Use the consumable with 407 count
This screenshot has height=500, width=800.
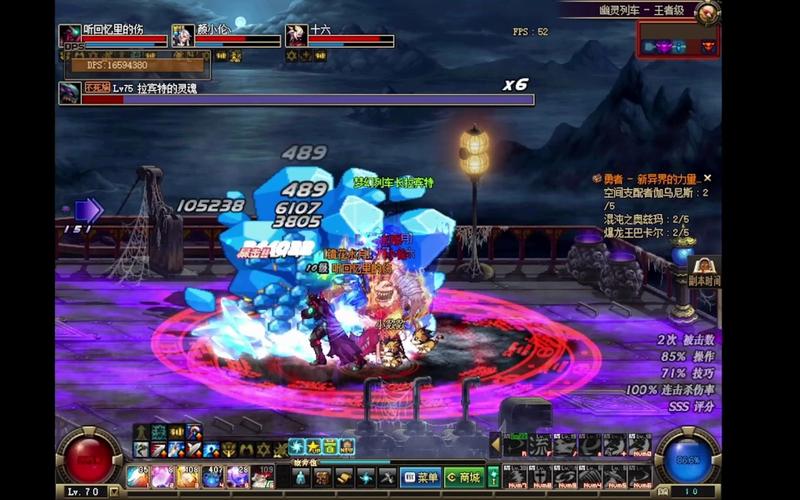[213, 477]
